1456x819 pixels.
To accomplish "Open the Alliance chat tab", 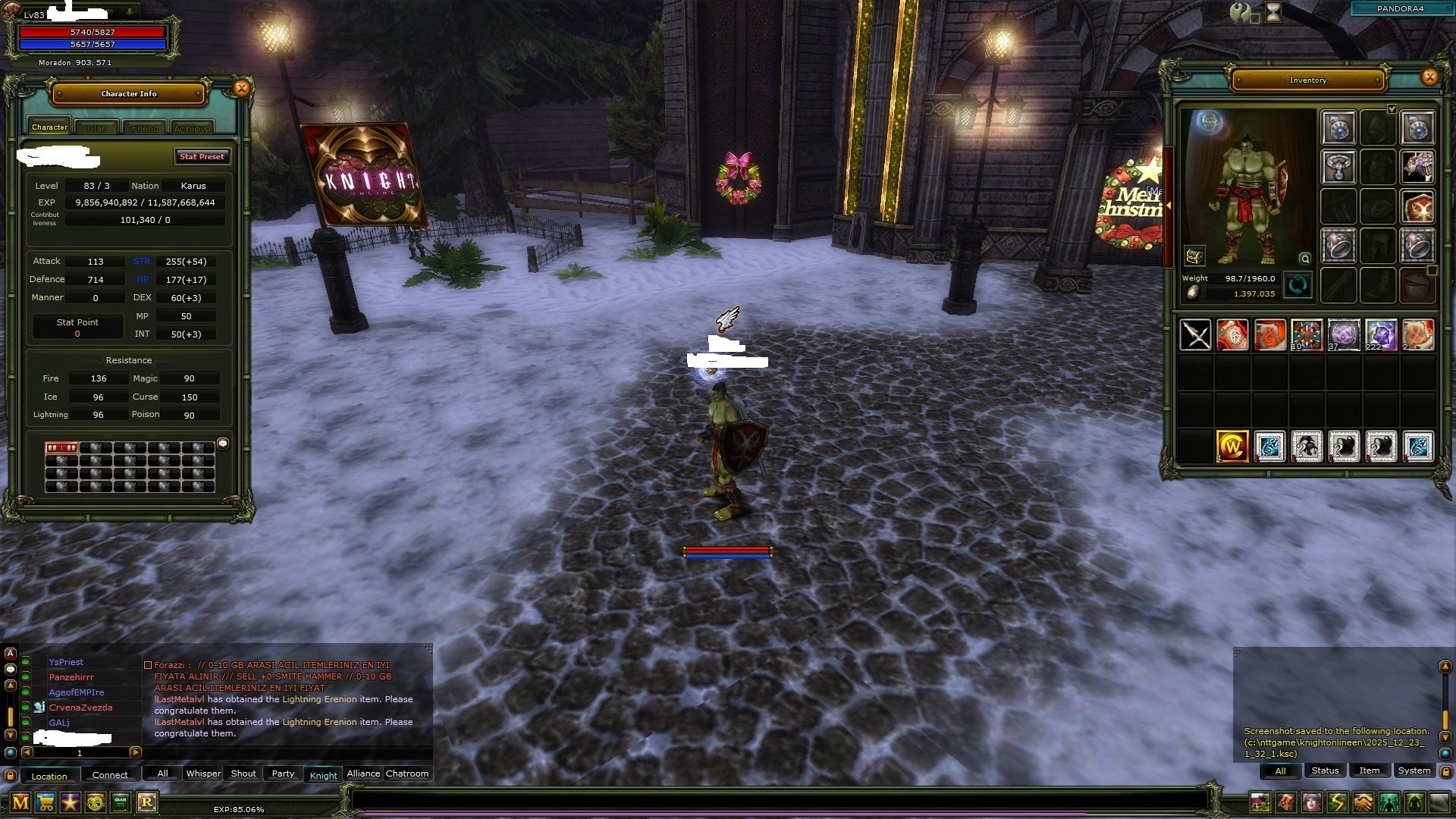I will click(363, 773).
